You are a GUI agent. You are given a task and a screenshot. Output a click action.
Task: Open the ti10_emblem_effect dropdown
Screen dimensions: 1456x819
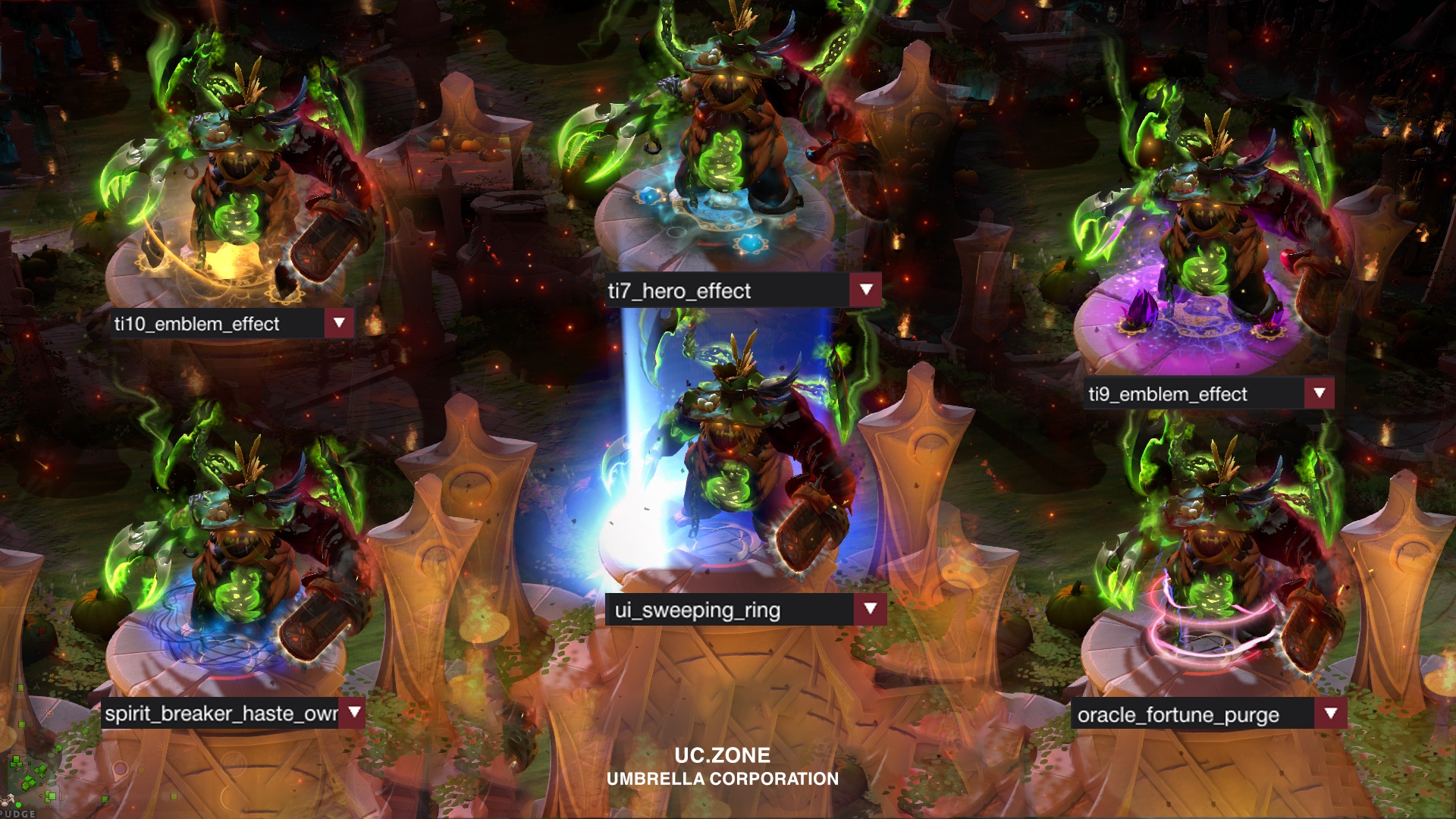coord(339,324)
